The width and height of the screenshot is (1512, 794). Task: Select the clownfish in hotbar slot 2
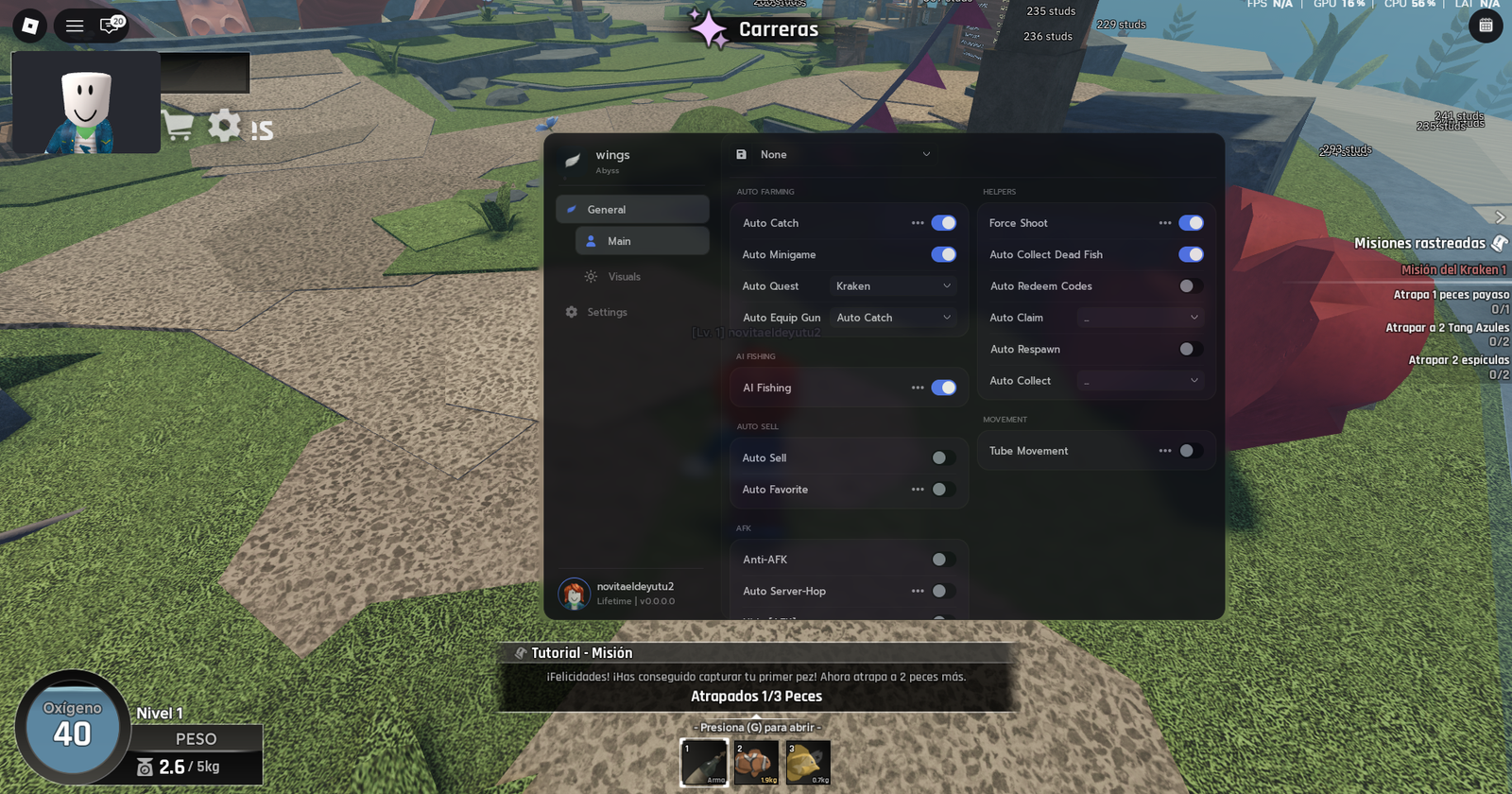point(755,762)
